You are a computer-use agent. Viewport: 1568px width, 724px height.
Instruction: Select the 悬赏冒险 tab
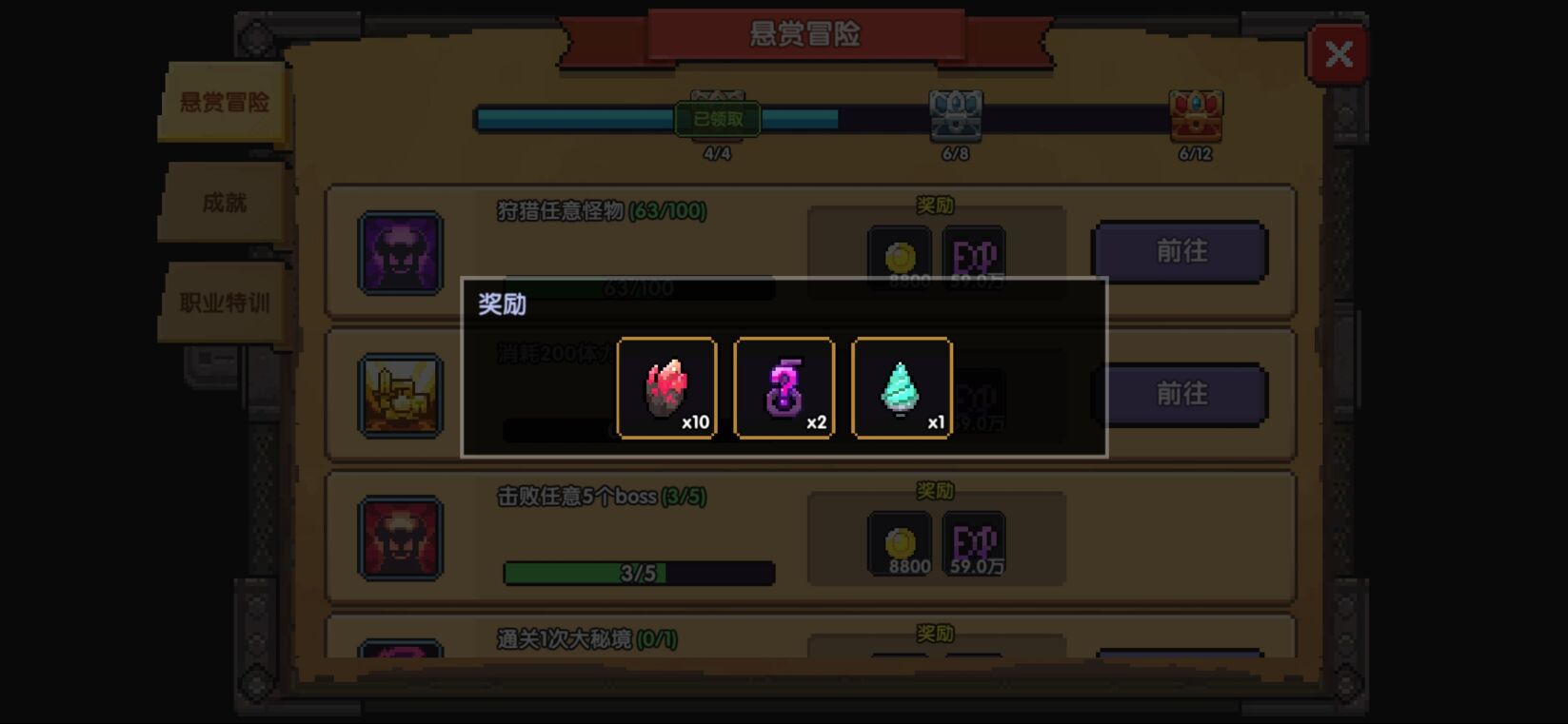pos(223,103)
